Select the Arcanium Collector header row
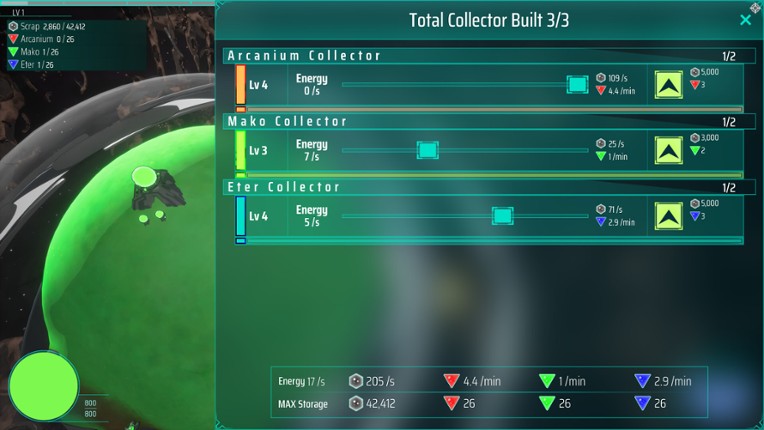This screenshot has height=430, width=764. (480, 56)
